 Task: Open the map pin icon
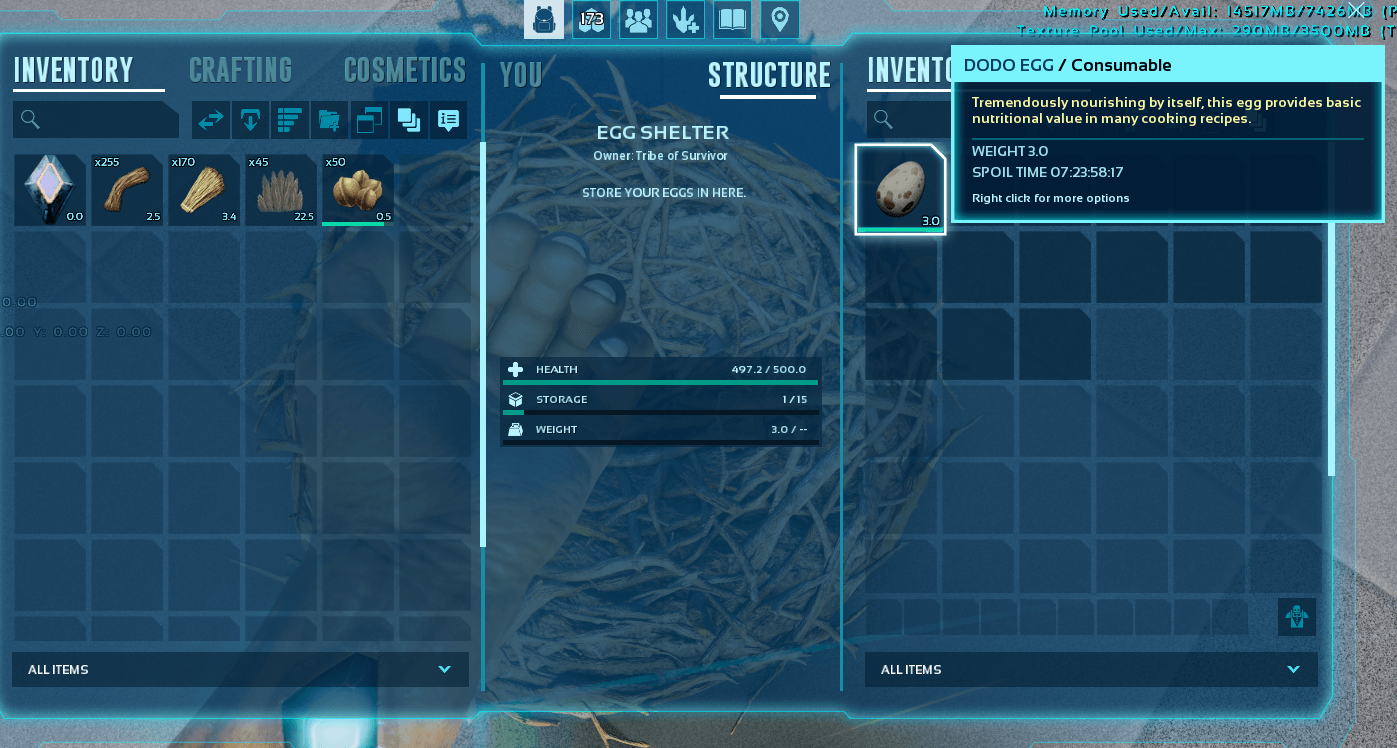[779, 19]
